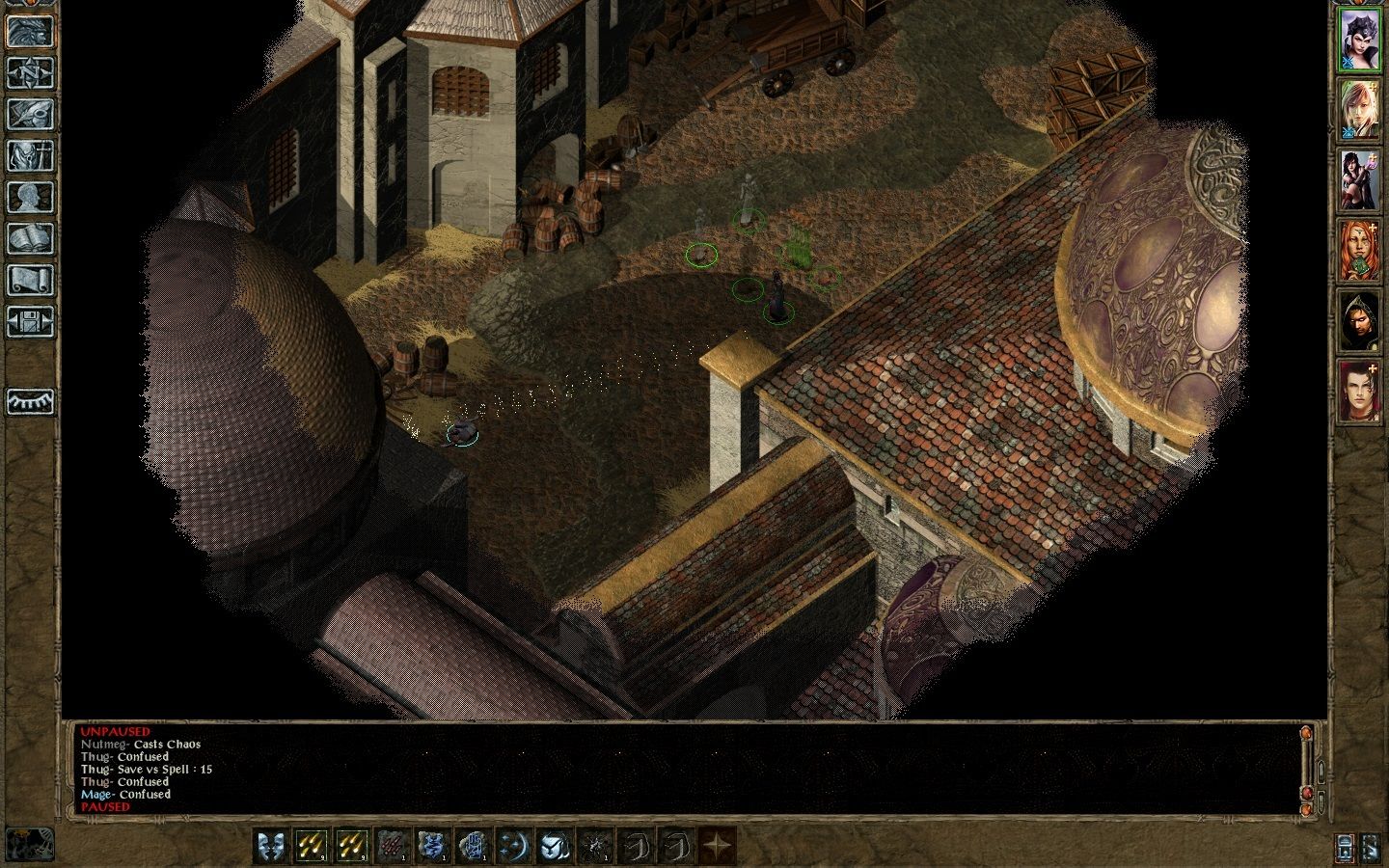Open the mage spellbook
The width and height of the screenshot is (1389, 868).
(30, 238)
